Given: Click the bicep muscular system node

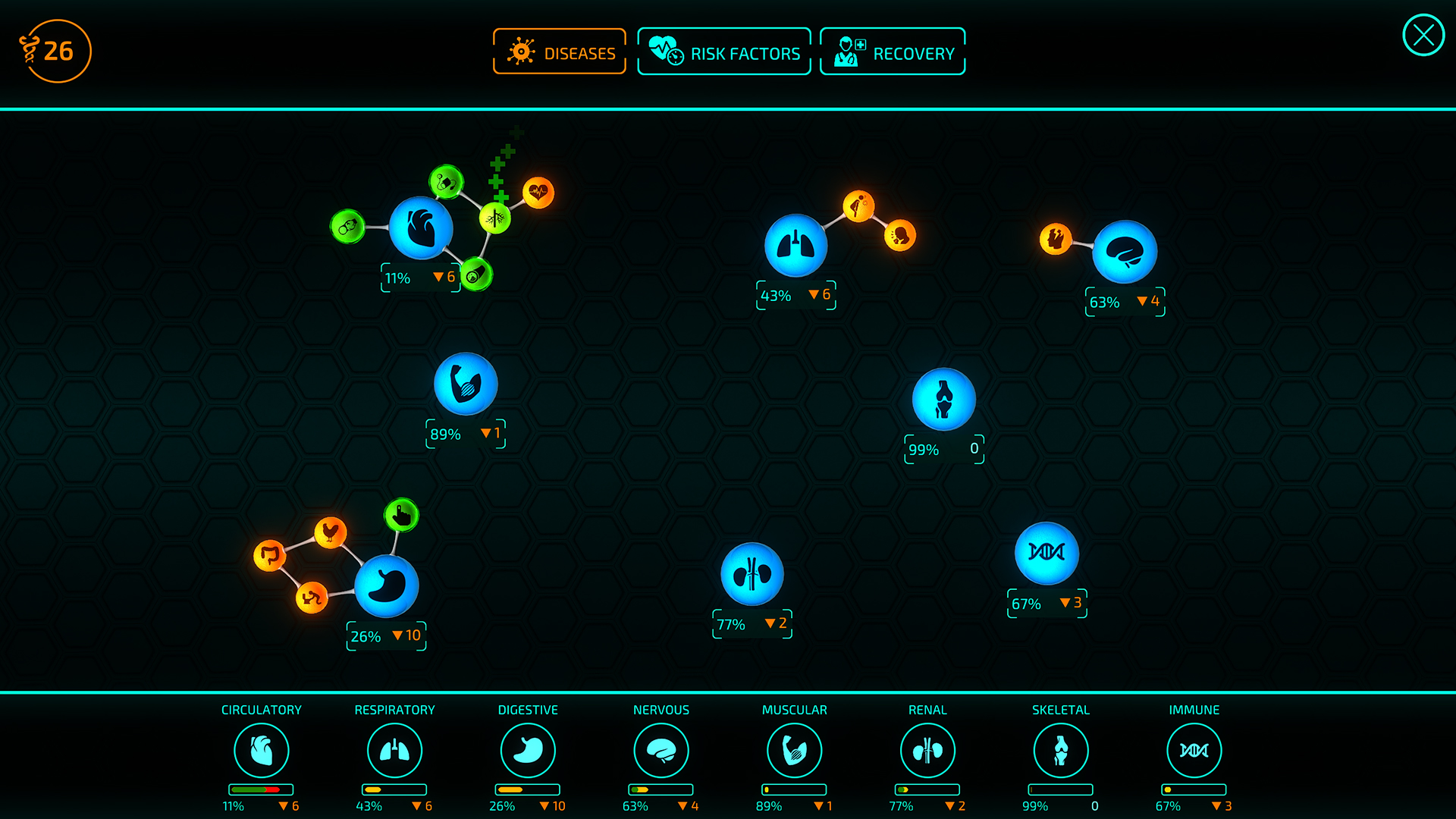Looking at the screenshot, I should point(465,384).
